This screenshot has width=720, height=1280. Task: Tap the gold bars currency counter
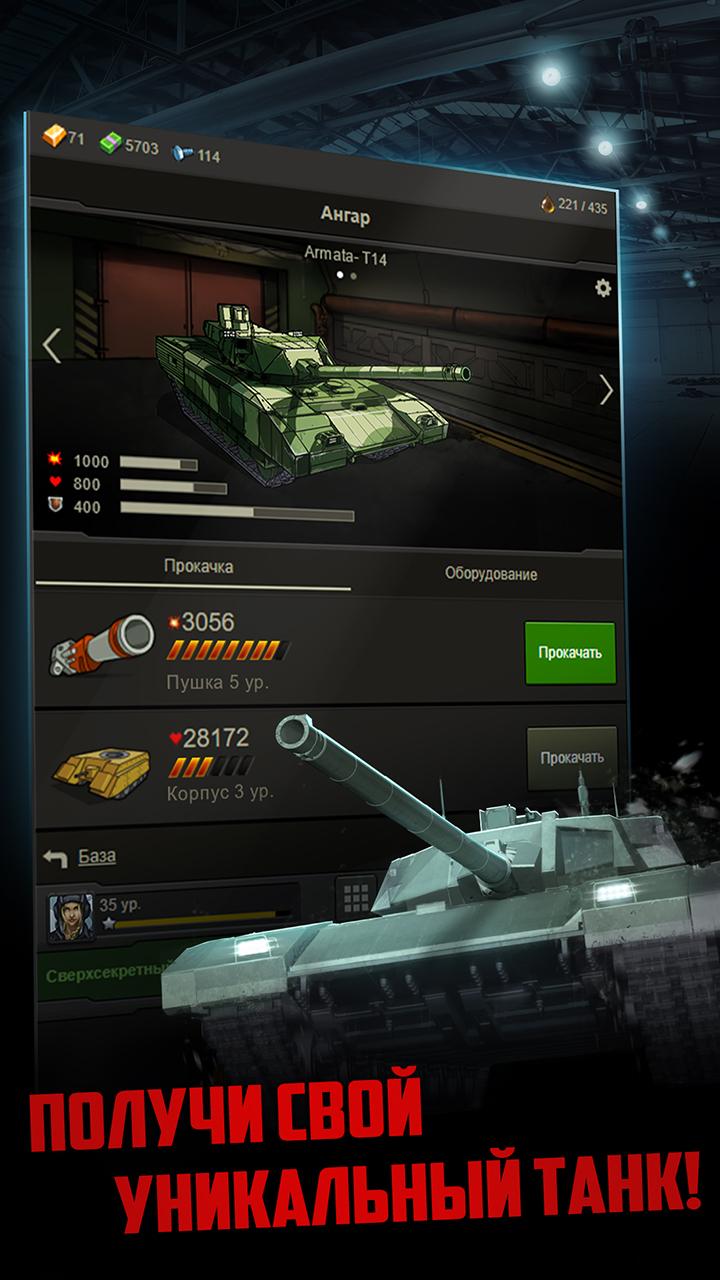[x=63, y=137]
